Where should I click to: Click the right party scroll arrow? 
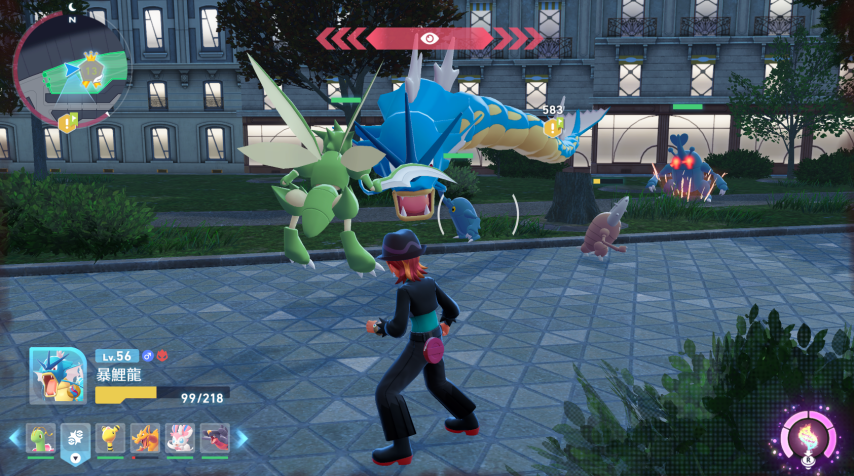(241, 438)
